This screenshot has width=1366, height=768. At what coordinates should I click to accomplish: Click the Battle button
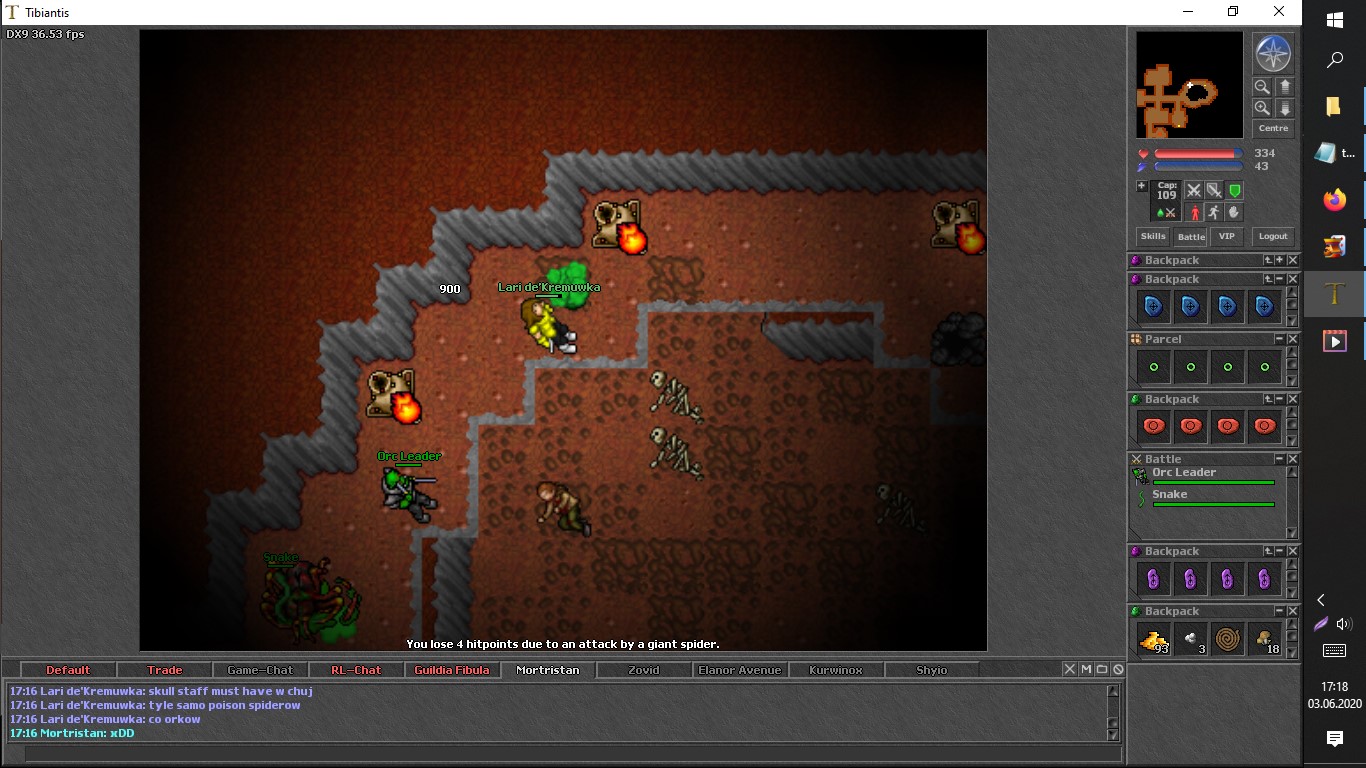click(x=1191, y=237)
